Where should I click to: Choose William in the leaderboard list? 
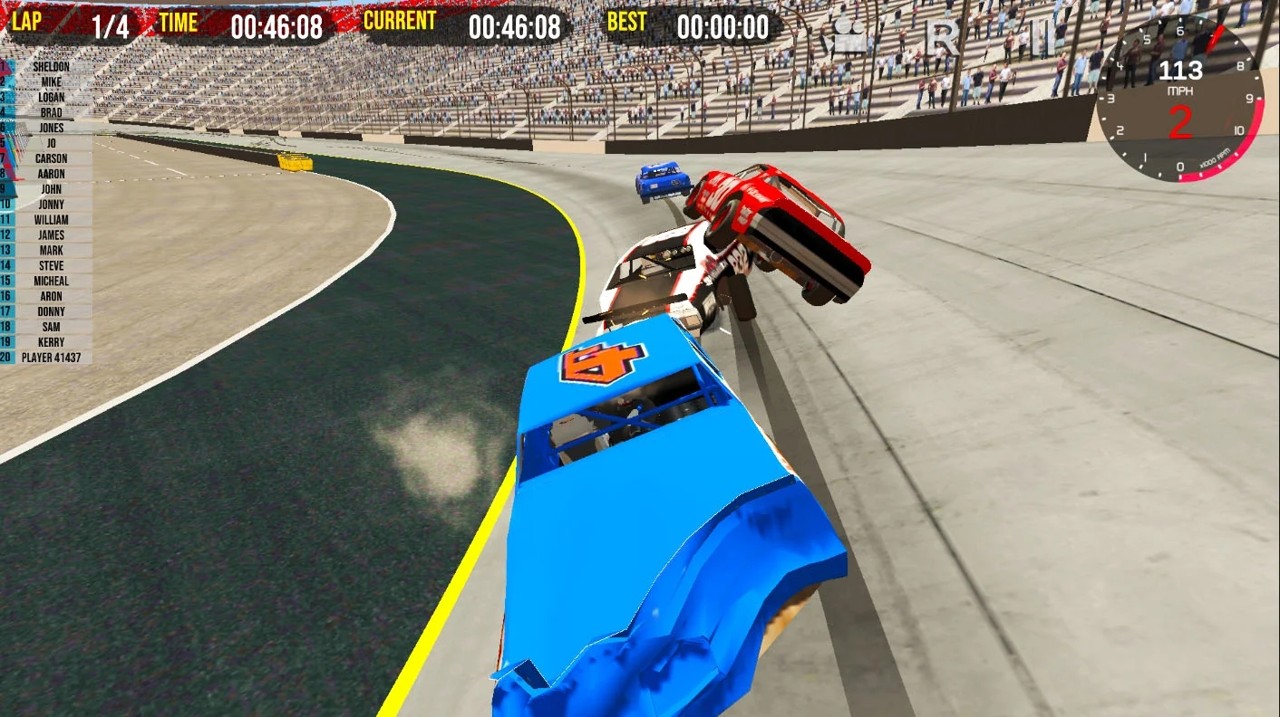[x=50, y=220]
